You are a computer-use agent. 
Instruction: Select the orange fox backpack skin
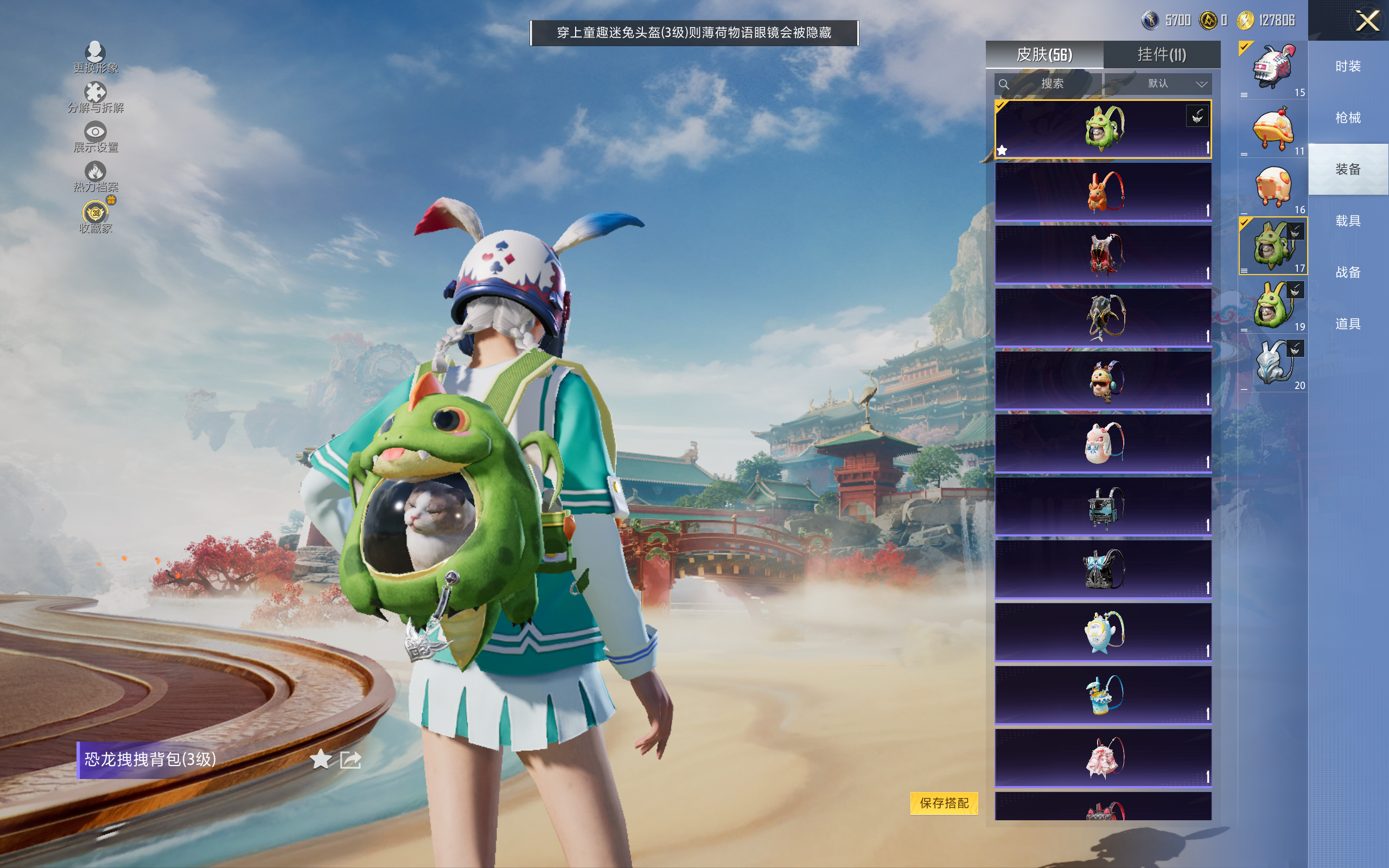(x=1103, y=192)
